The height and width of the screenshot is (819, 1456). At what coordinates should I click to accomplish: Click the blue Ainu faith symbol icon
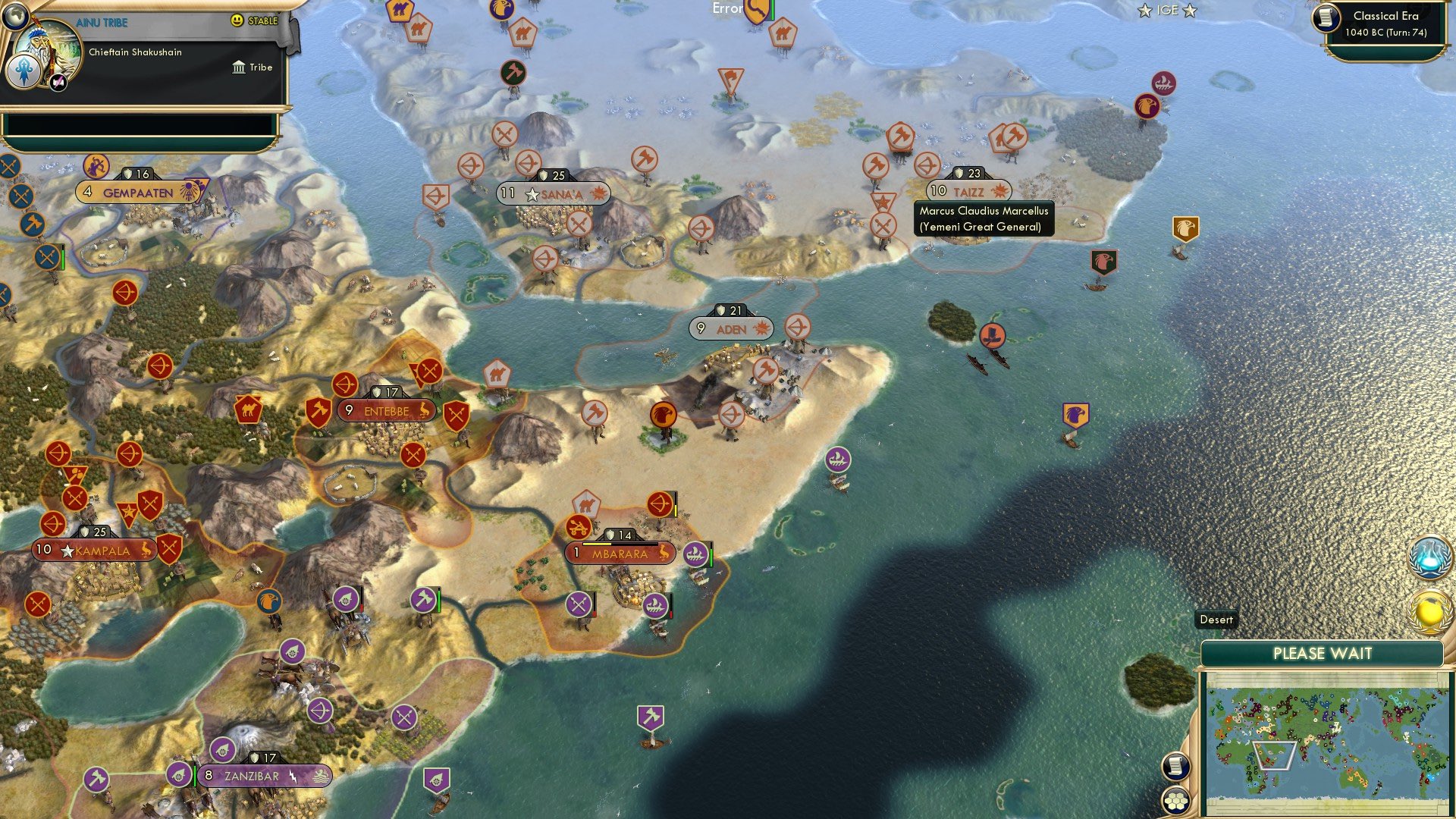pyautogui.click(x=24, y=71)
